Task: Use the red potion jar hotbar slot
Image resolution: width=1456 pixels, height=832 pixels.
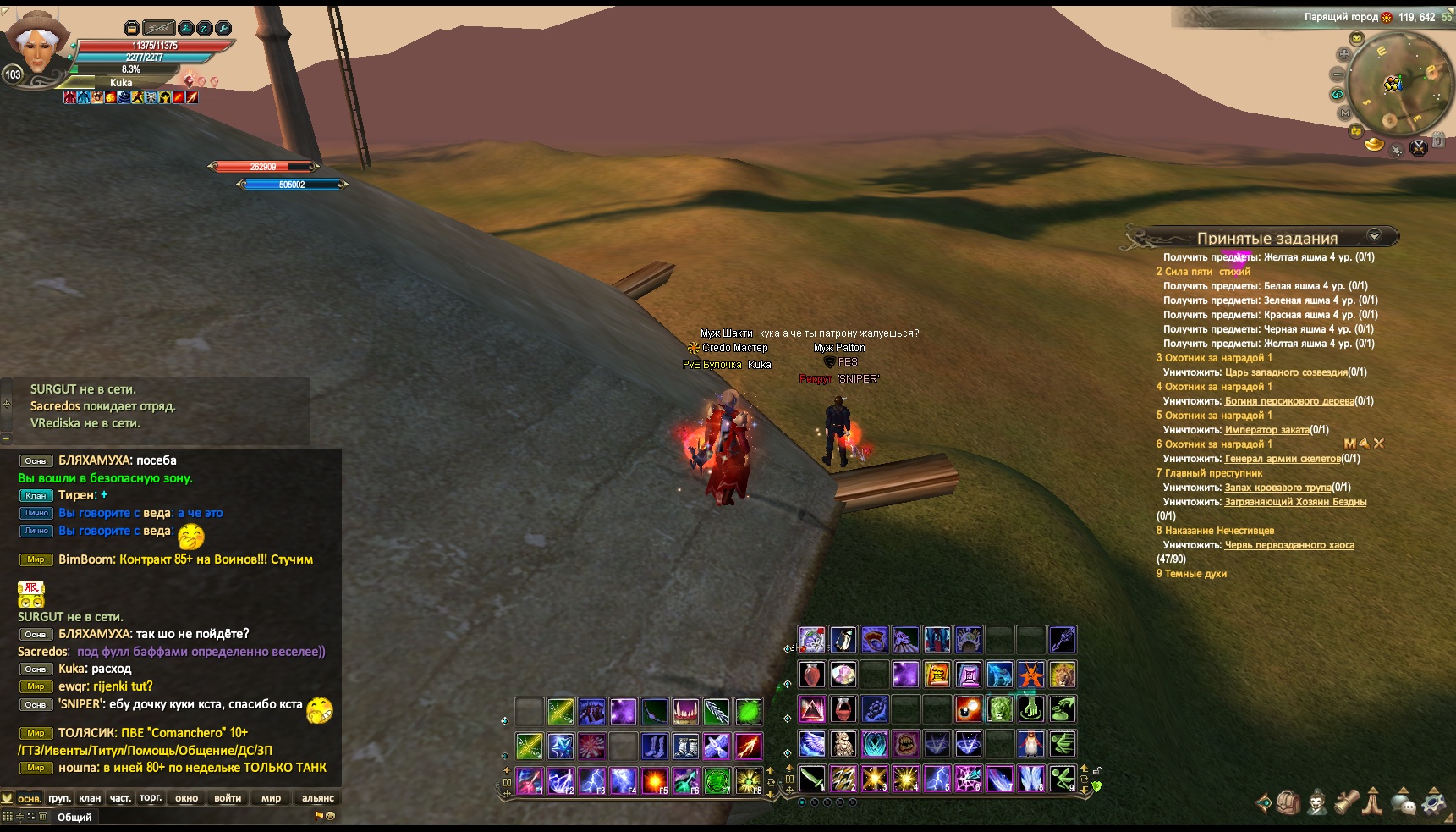Action: click(x=812, y=675)
